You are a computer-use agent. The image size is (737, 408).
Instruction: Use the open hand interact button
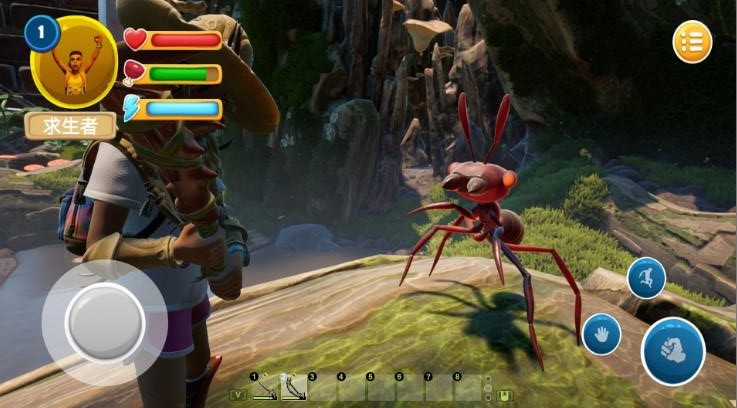pyautogui.click(x=602, y=334)
